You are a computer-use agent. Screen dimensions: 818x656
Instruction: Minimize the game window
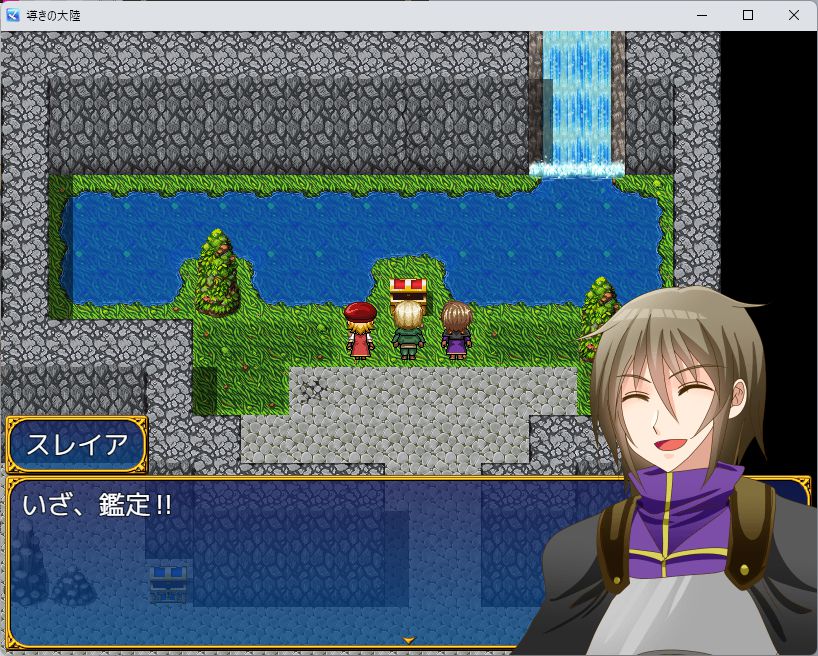point(701,15)
